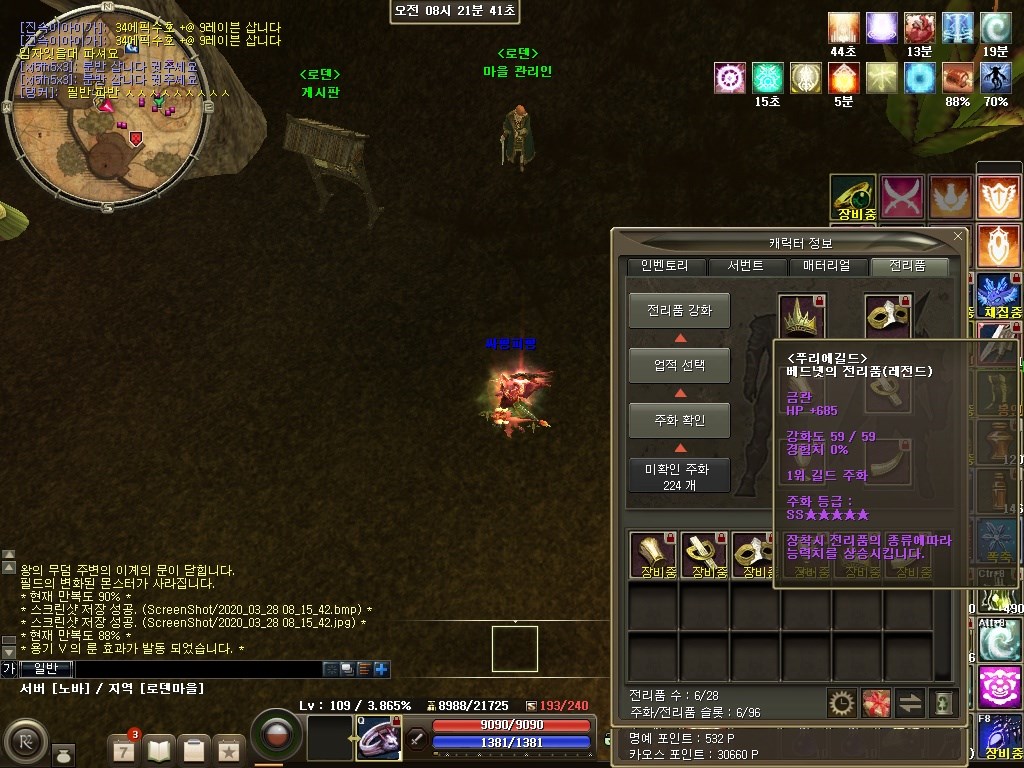Choose the 업적 선택 button
Viewport: 1024px width, 768px height.
coord(679,366)
